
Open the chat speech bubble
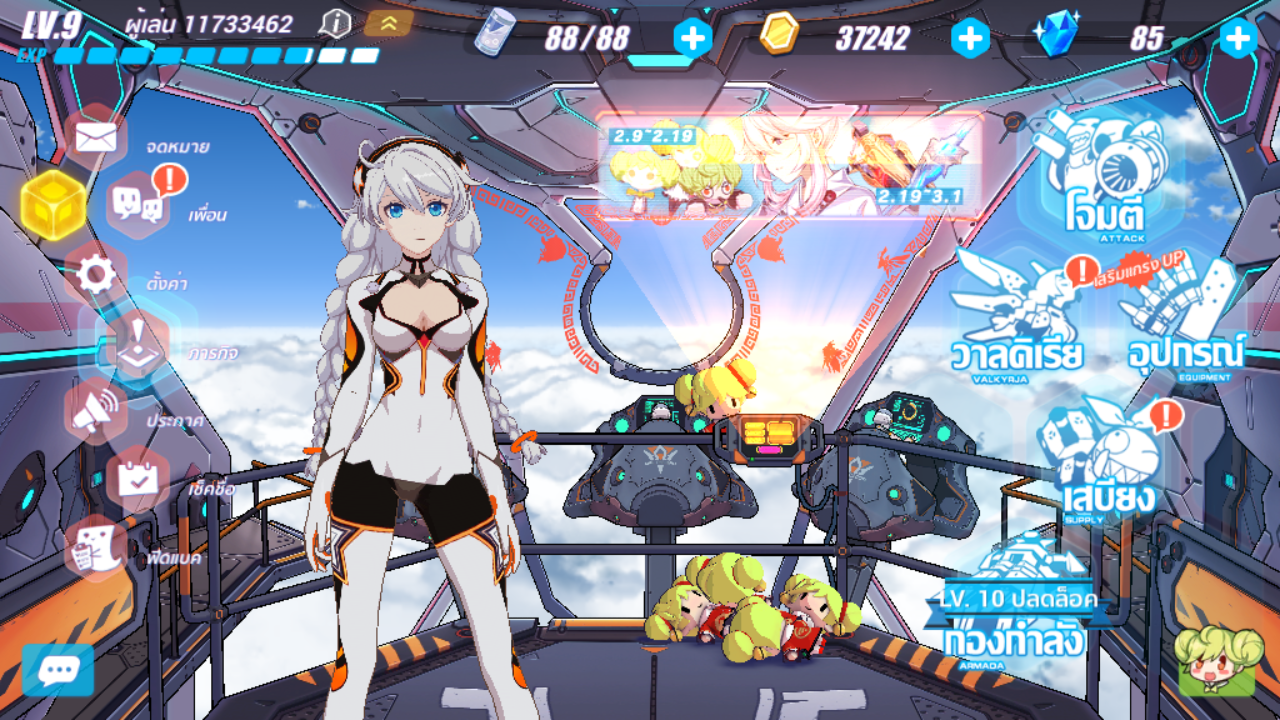[57, 671]
